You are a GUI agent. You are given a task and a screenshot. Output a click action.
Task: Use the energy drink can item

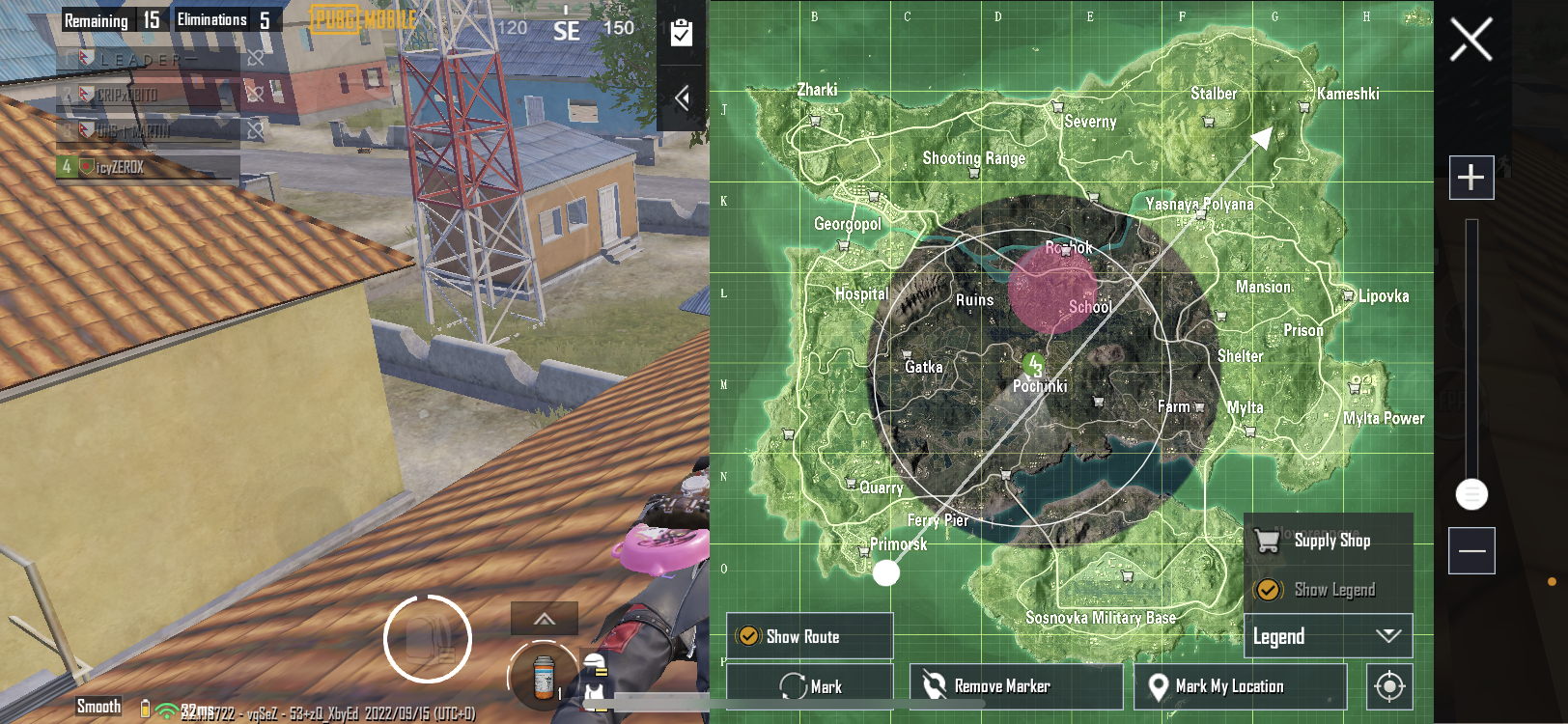pos(544,675)
